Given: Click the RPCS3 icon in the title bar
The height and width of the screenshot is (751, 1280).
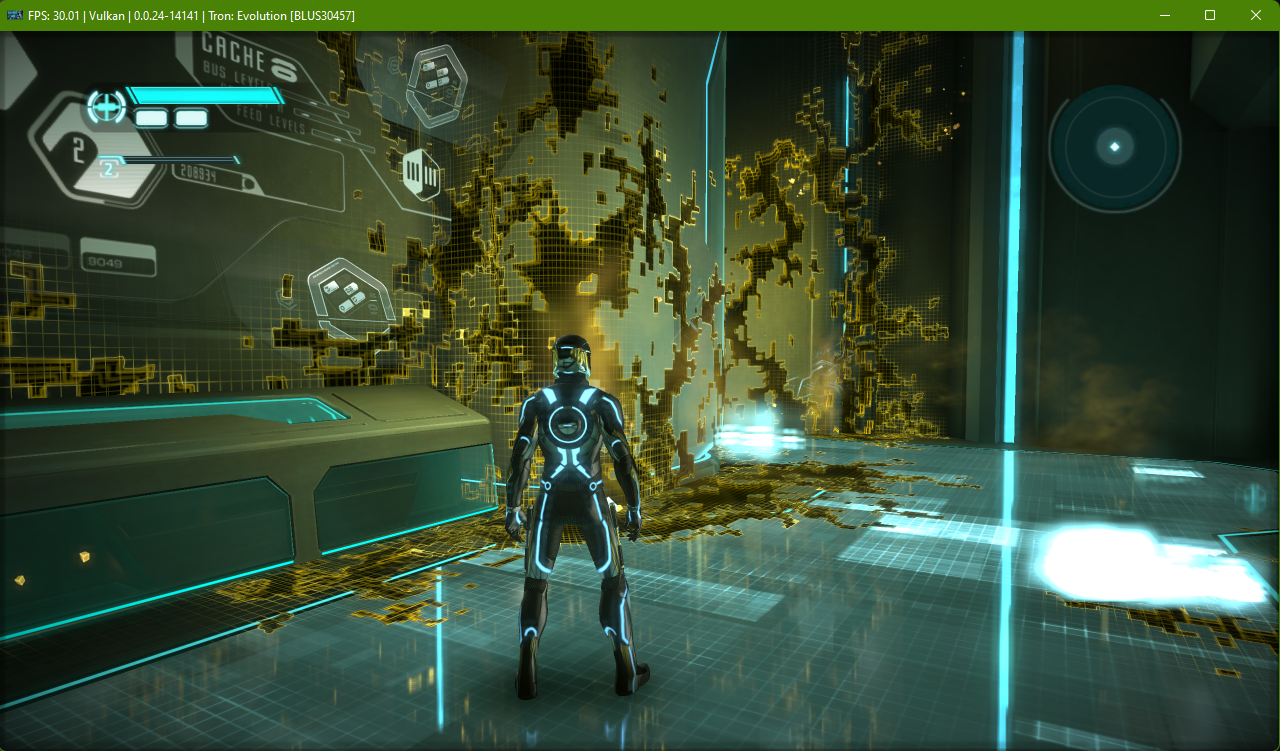Looking at the screenshot, I should tap(14, 15).
